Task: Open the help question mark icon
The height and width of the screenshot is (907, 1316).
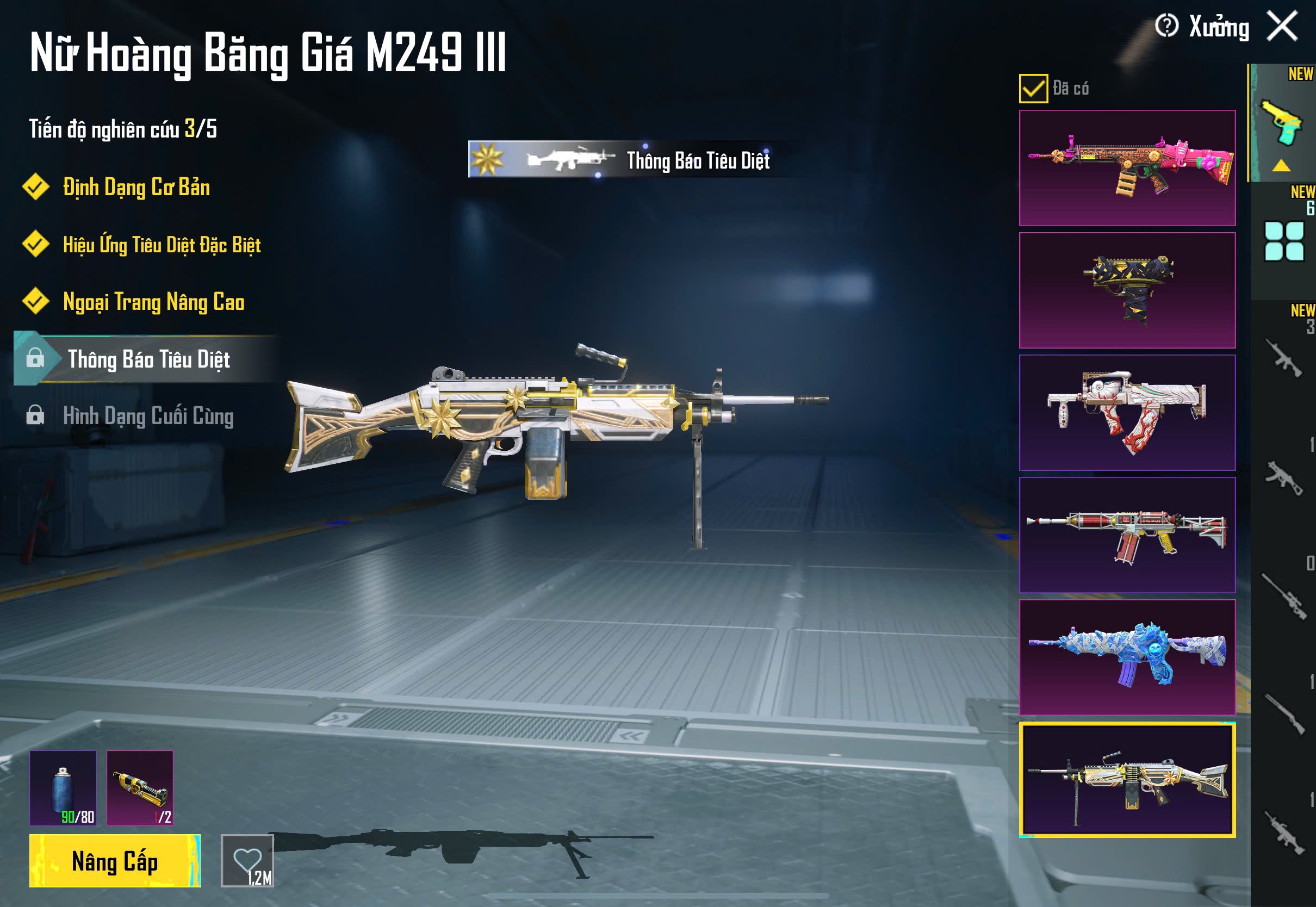Action: tap(1166, 26)
